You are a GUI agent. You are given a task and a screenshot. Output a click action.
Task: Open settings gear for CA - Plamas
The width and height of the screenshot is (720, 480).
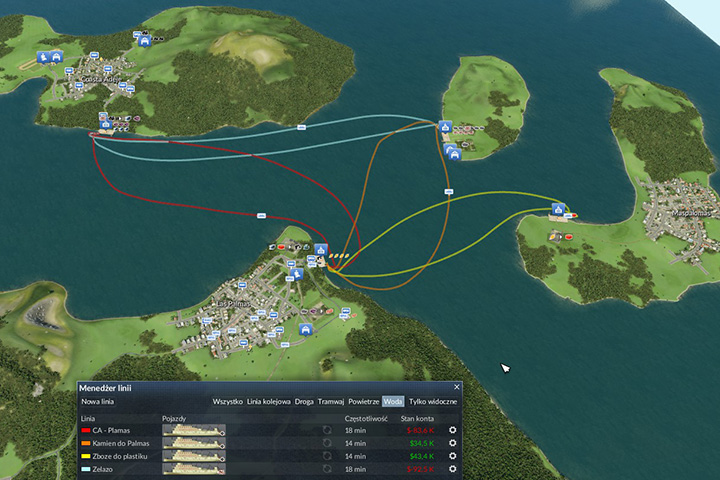pyautogui.click(x=452, y=430)
